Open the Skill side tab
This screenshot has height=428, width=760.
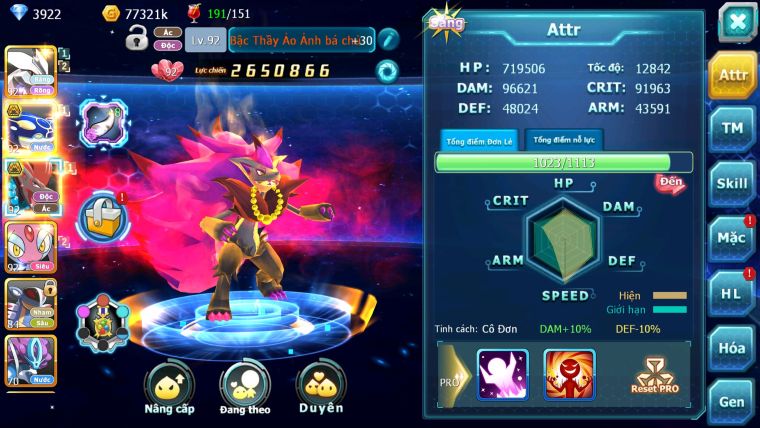click(x=732, y=183)
